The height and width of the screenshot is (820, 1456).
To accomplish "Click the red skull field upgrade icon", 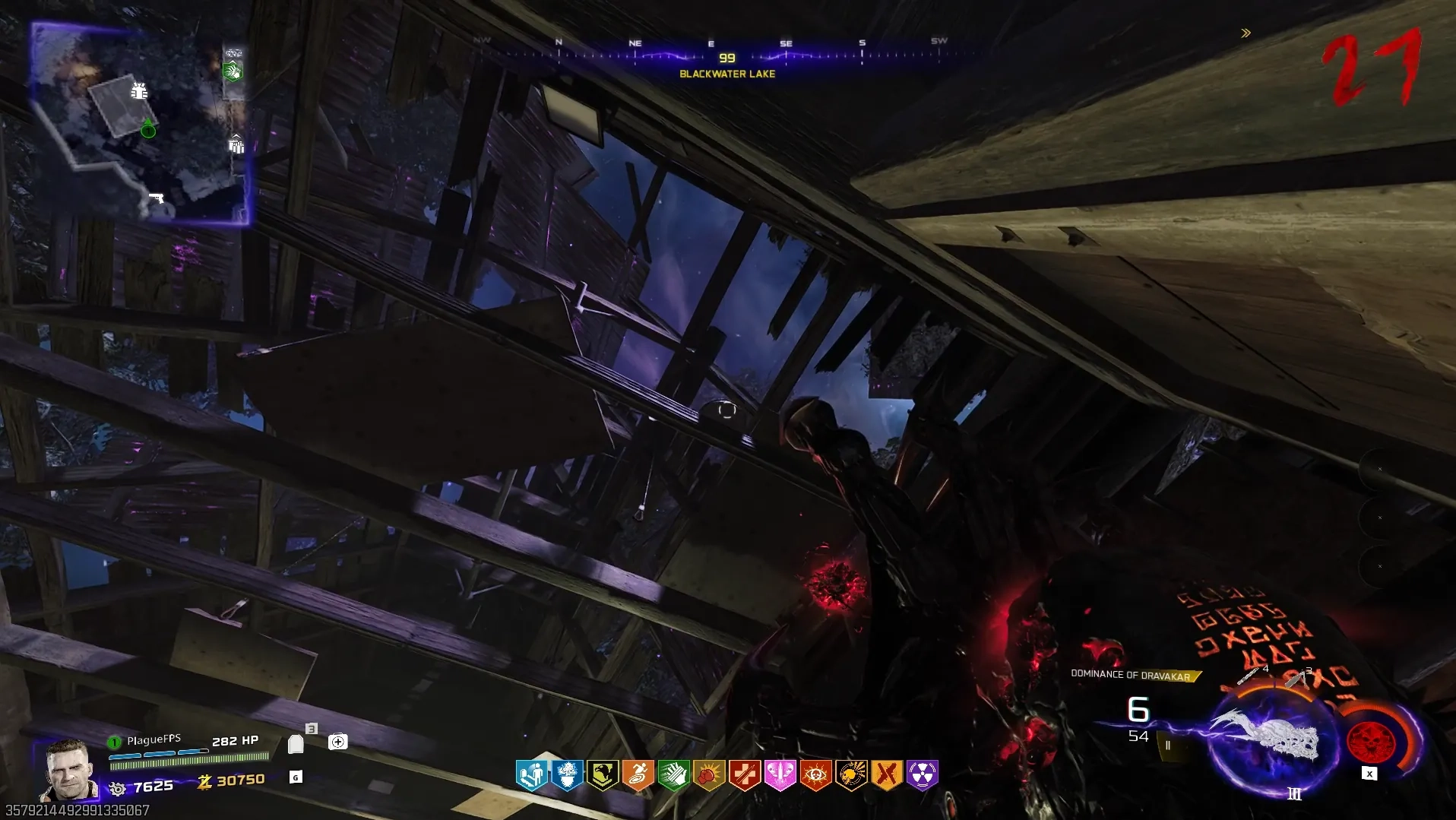I will [1371, 741].
